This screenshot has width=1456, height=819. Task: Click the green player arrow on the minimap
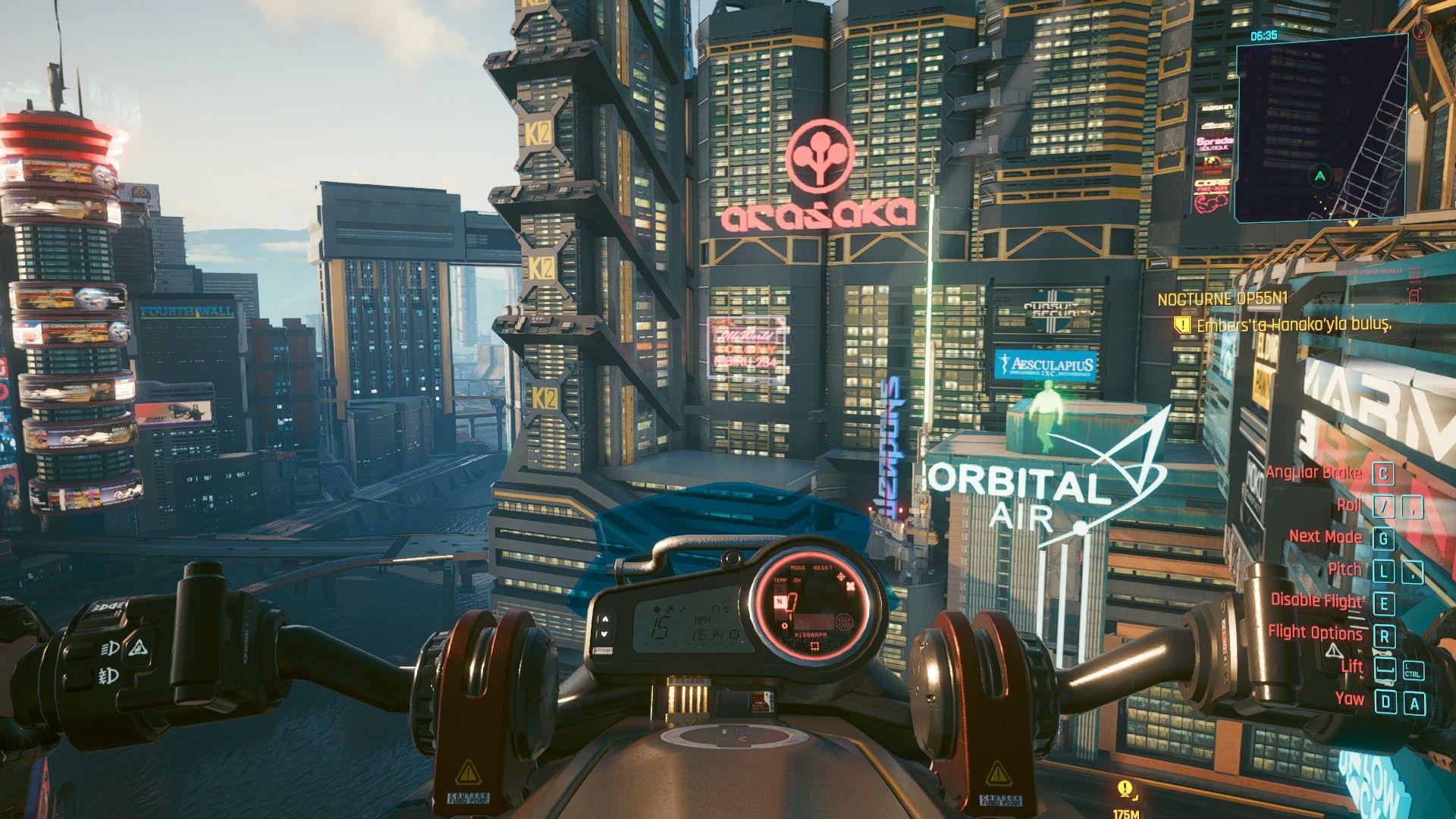(x=1320, y=176)
